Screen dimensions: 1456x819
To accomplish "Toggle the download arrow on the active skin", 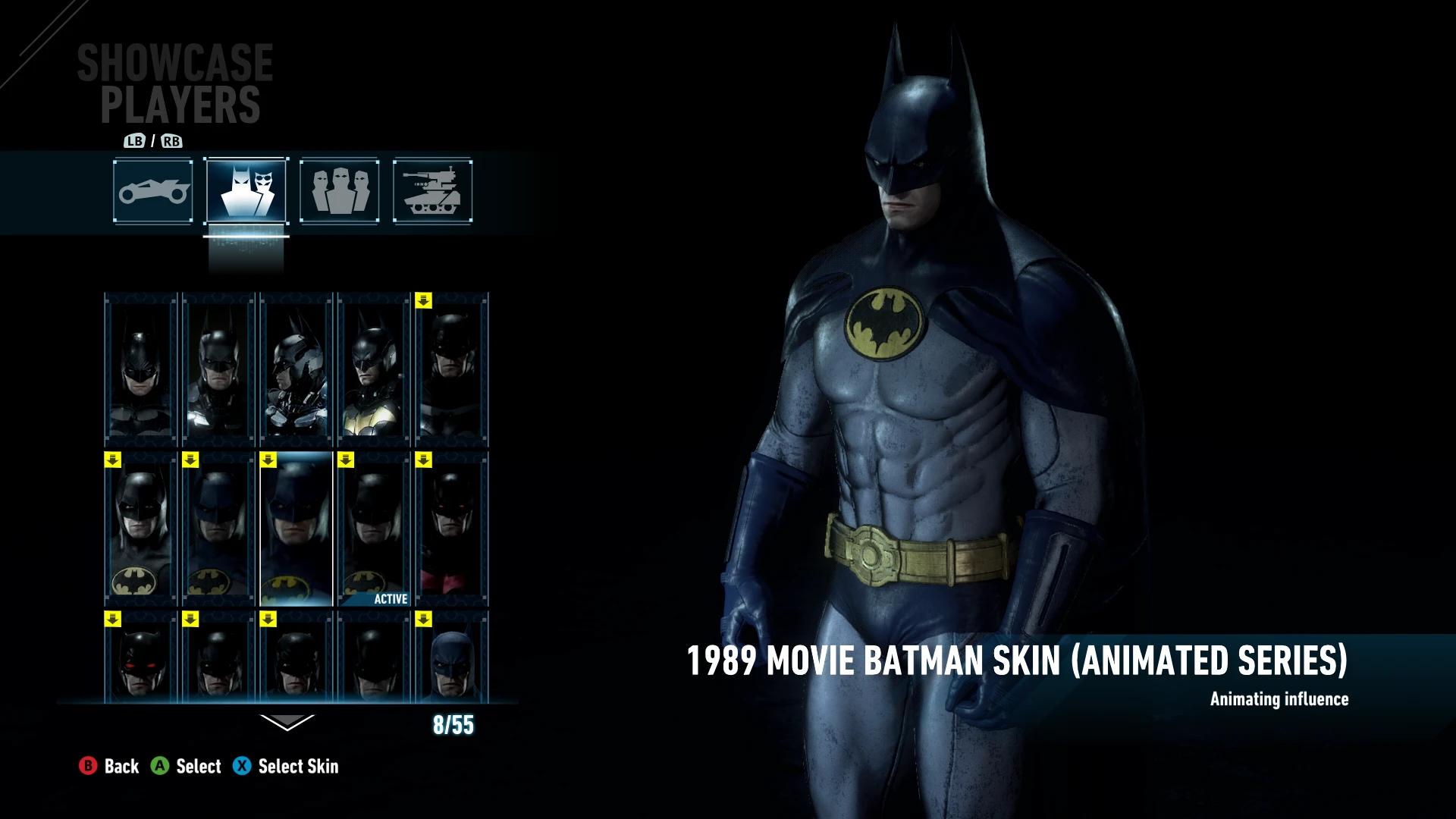I will pyautogui.click(x=346, y=459).
